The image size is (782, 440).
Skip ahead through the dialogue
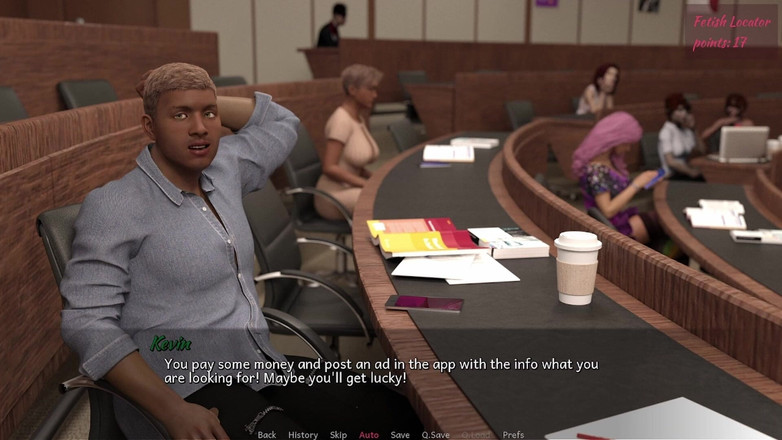pos(339,435)
